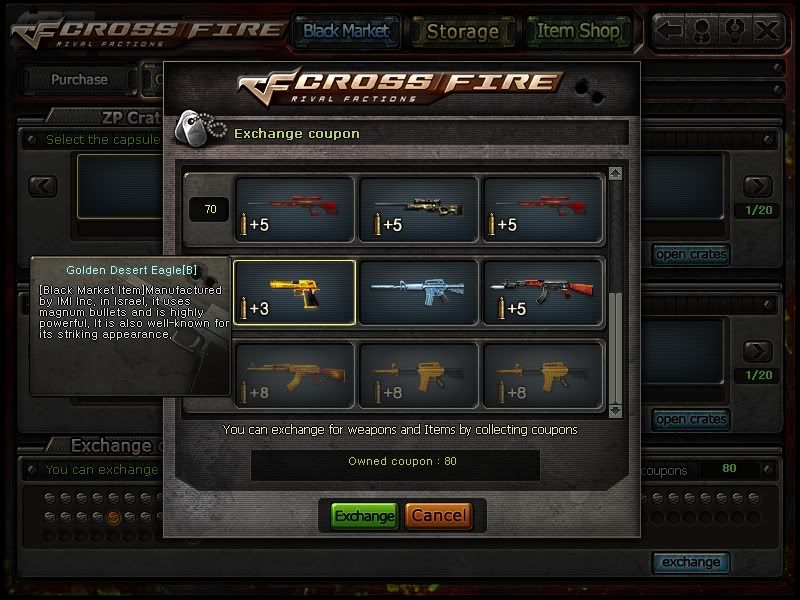
Task: Open the player profile icon
Action: (x=704, y=31)
